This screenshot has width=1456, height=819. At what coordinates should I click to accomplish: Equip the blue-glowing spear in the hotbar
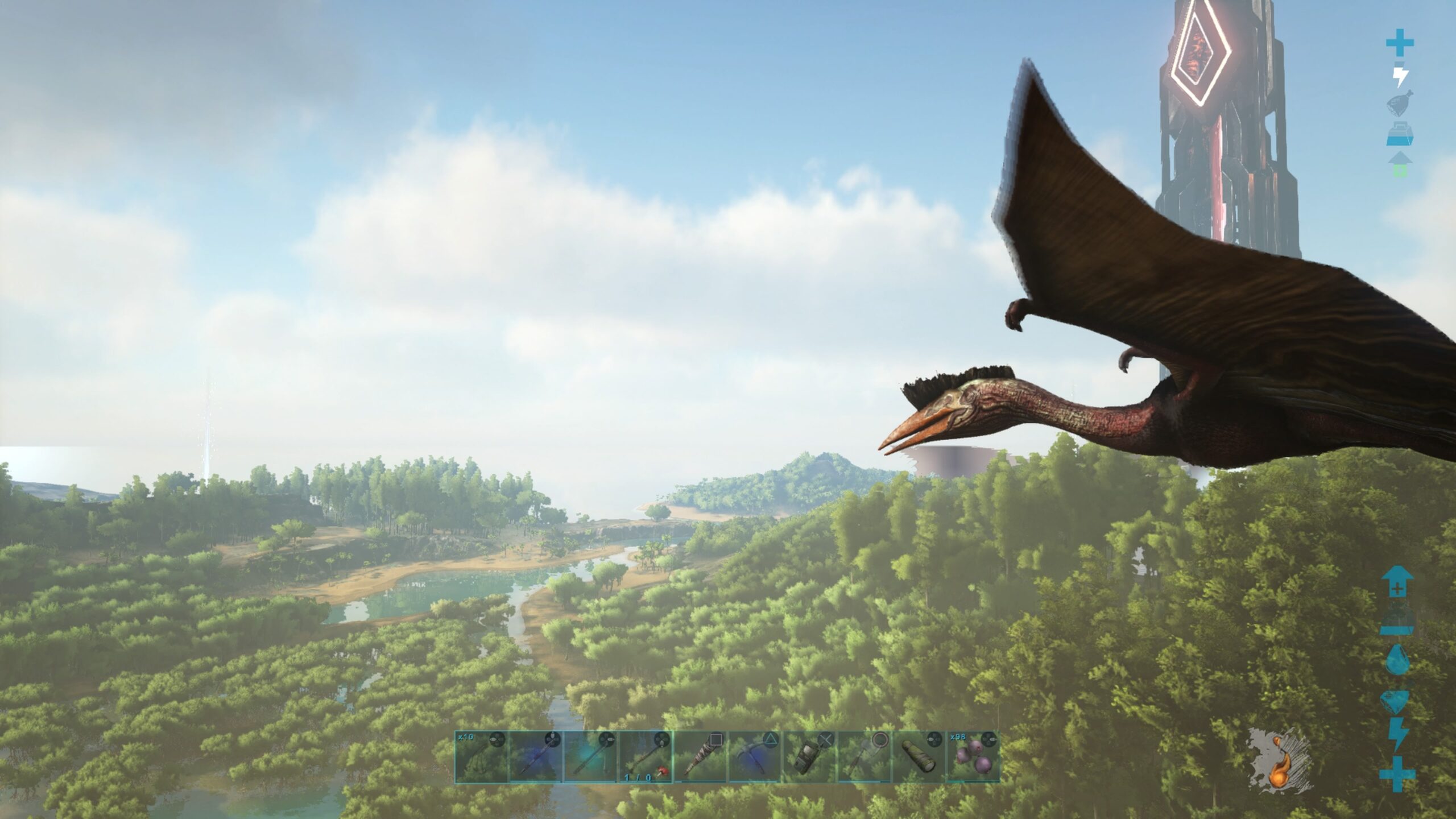536,756
